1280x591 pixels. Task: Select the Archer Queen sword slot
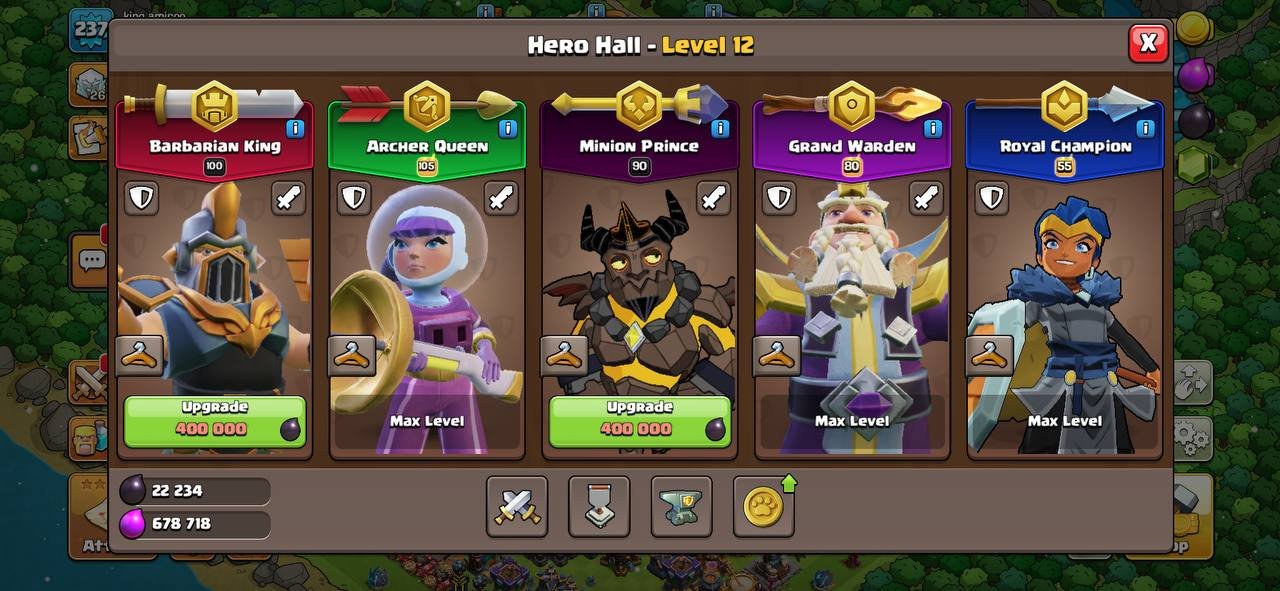501,198
